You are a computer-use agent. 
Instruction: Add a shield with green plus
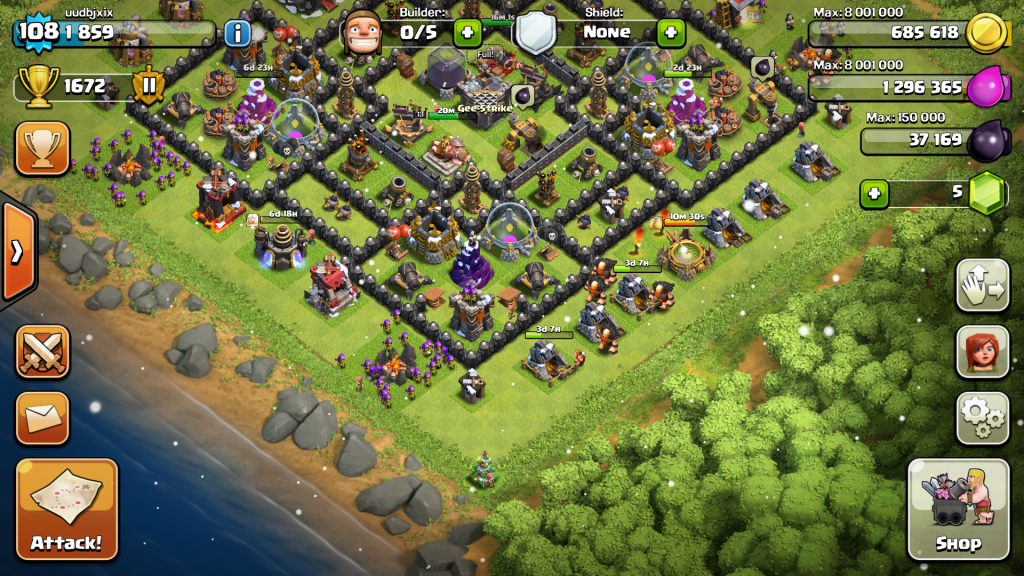click(x=670, y=33)
